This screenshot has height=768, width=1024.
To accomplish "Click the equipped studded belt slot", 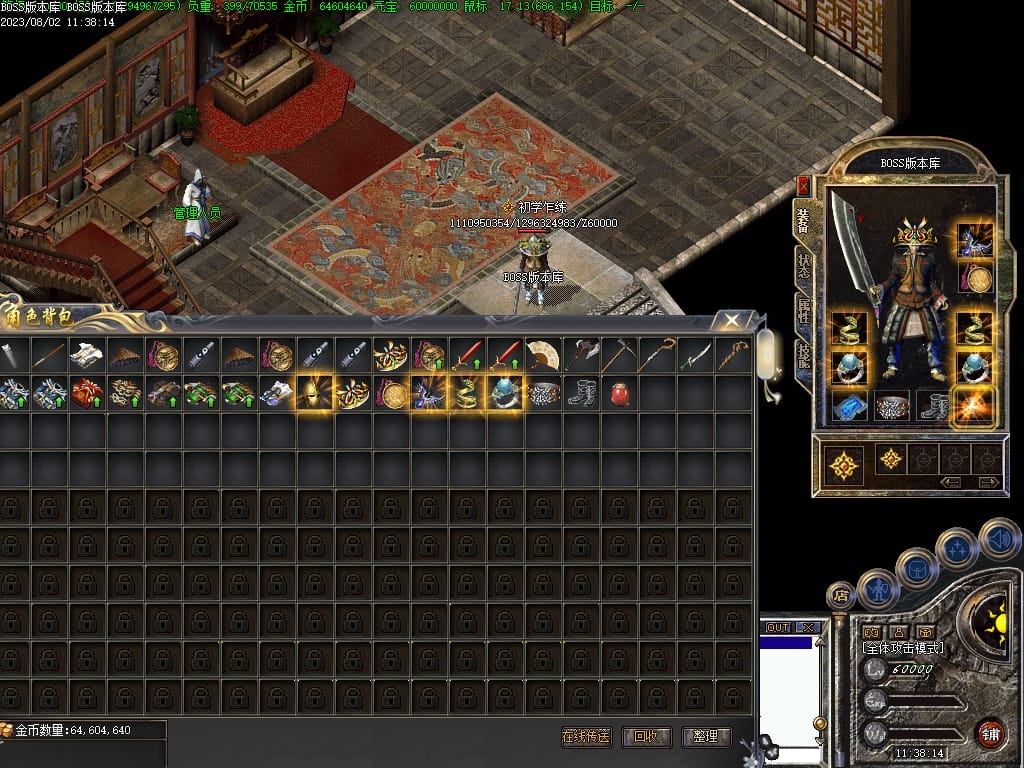I will pyautogui.click(x=892, y=406).
